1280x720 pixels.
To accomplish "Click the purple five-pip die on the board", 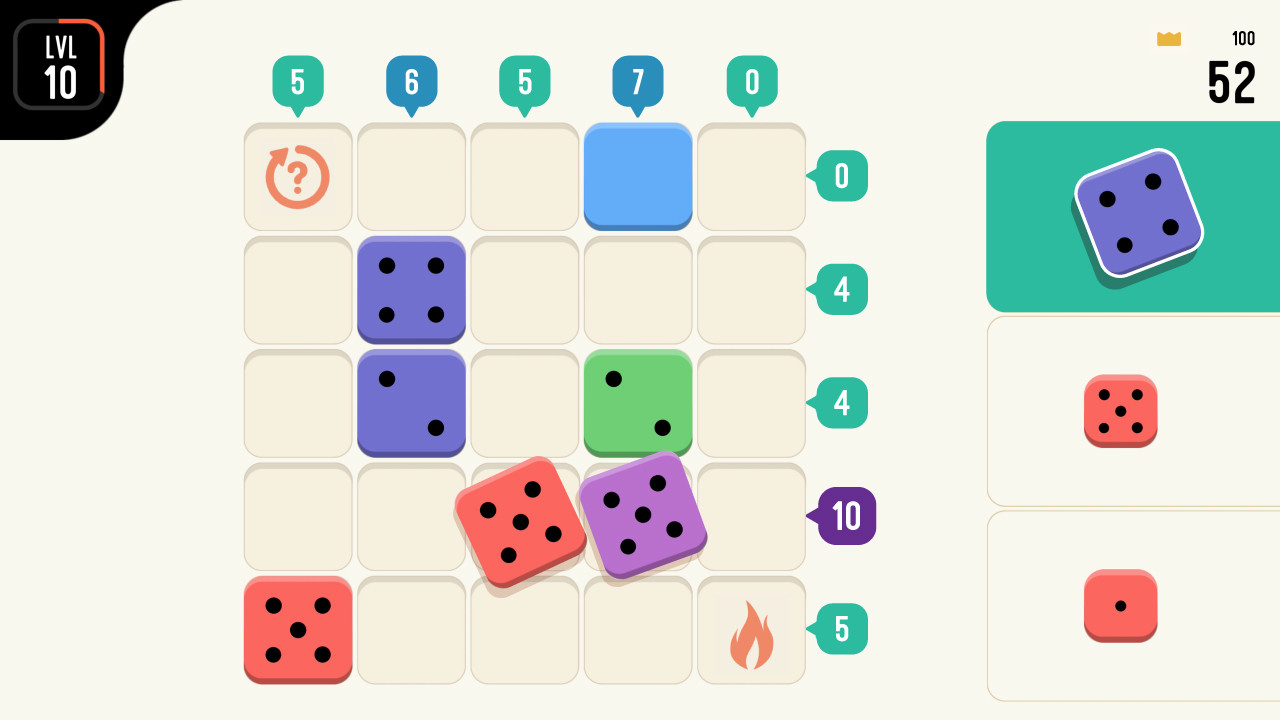I will [x=644, y=516].
